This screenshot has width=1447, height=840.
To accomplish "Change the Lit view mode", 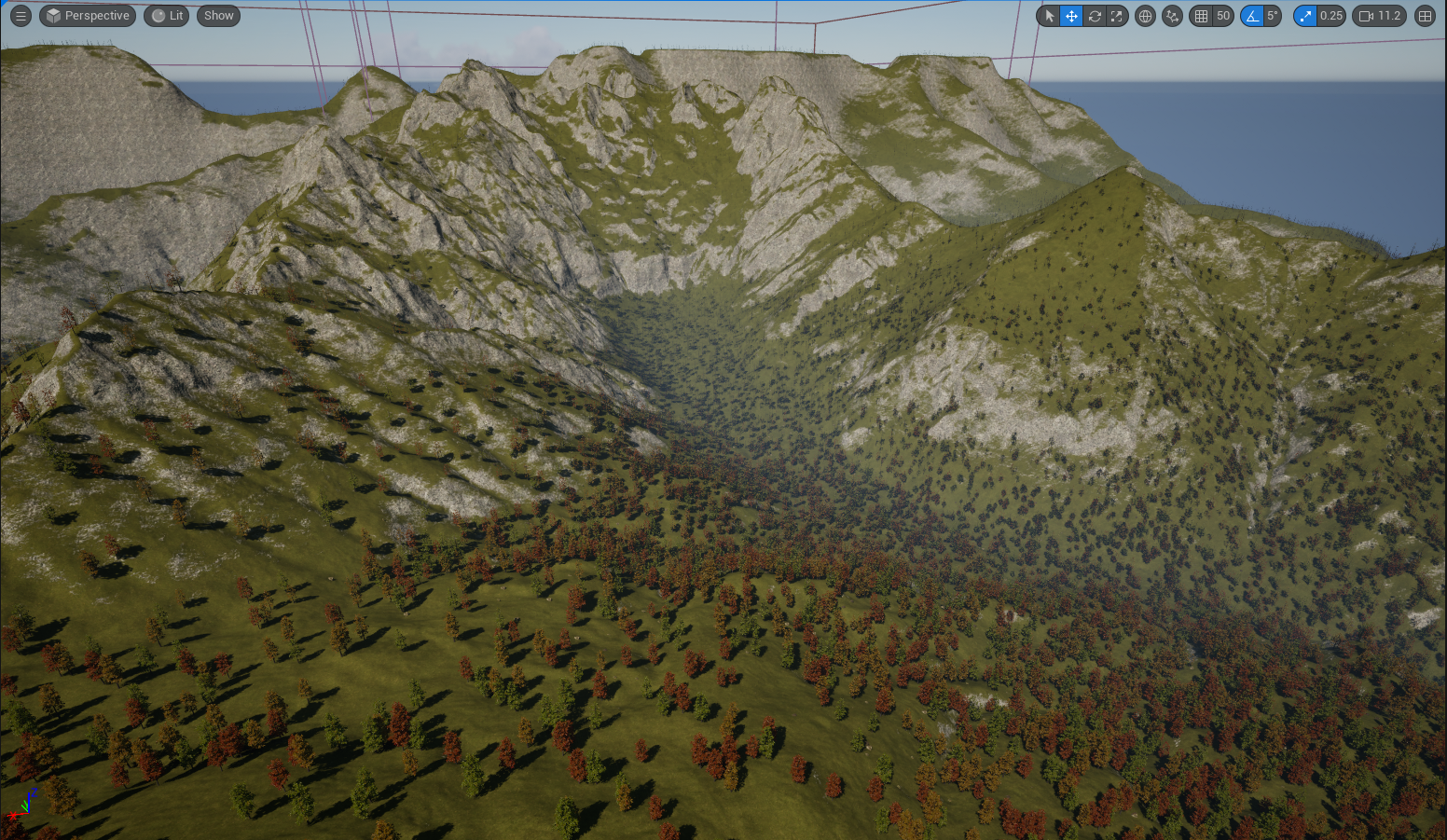I will (168, 16).
